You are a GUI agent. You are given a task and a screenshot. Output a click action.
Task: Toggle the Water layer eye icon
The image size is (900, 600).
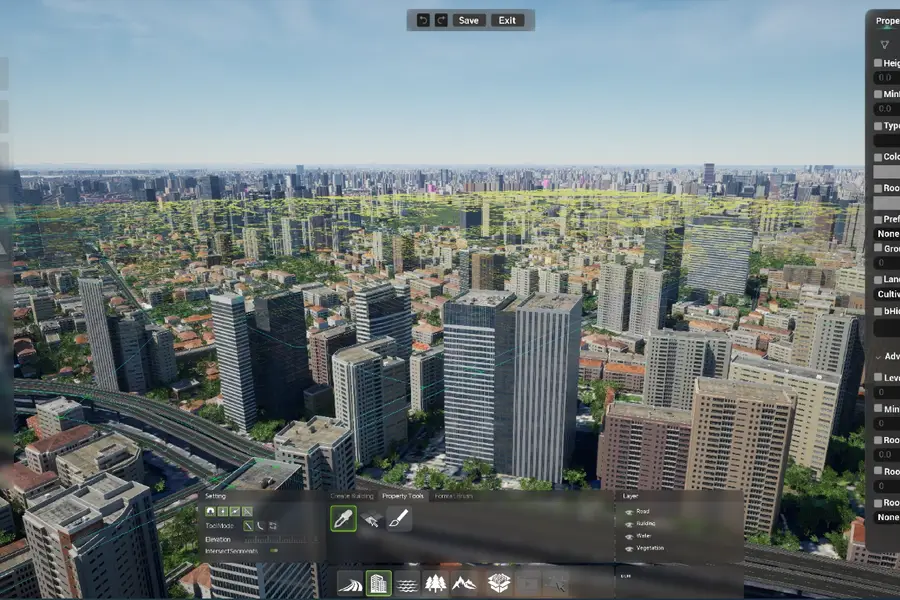[628, 535]
